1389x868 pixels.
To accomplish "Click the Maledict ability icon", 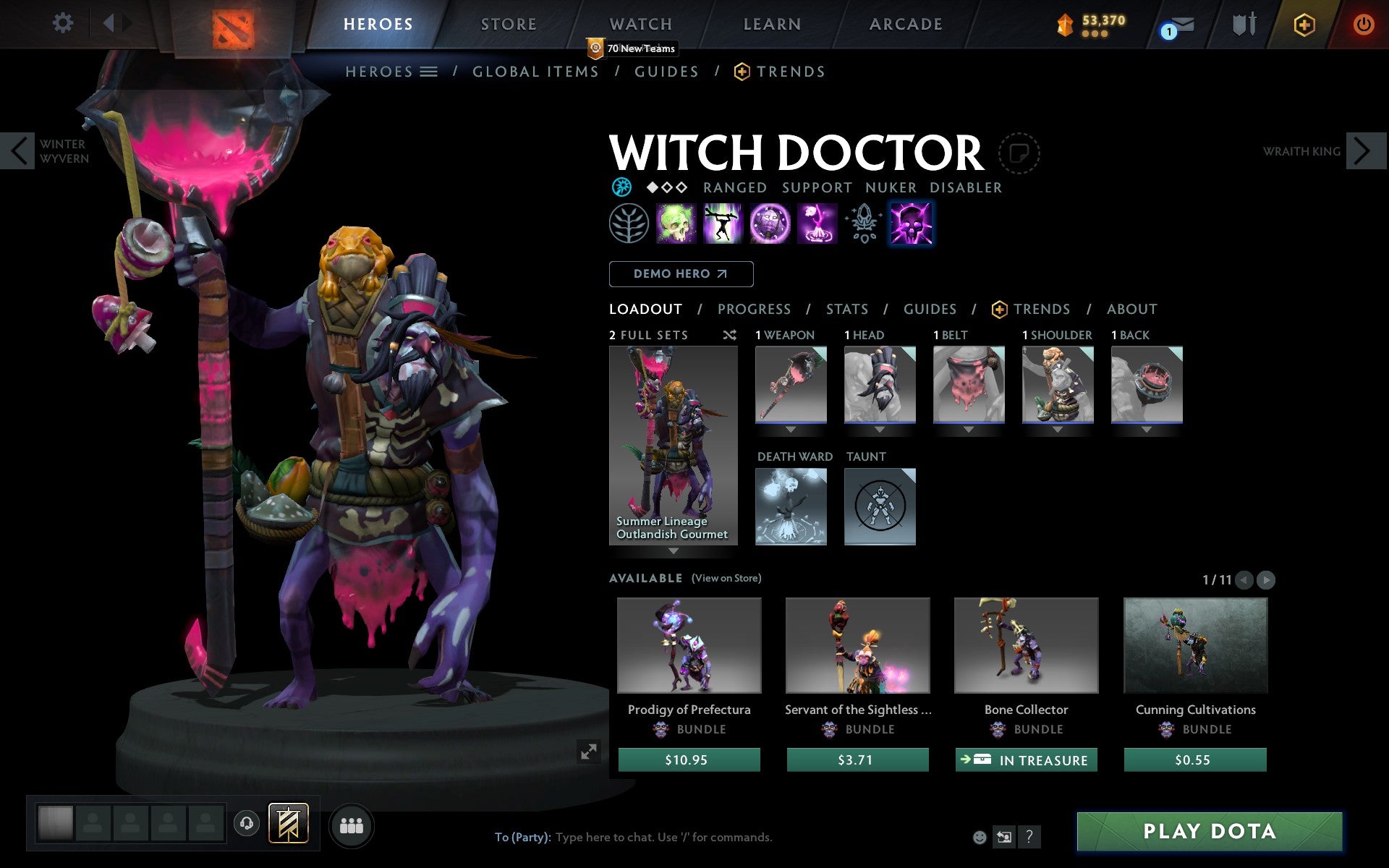I will [769, 225].
